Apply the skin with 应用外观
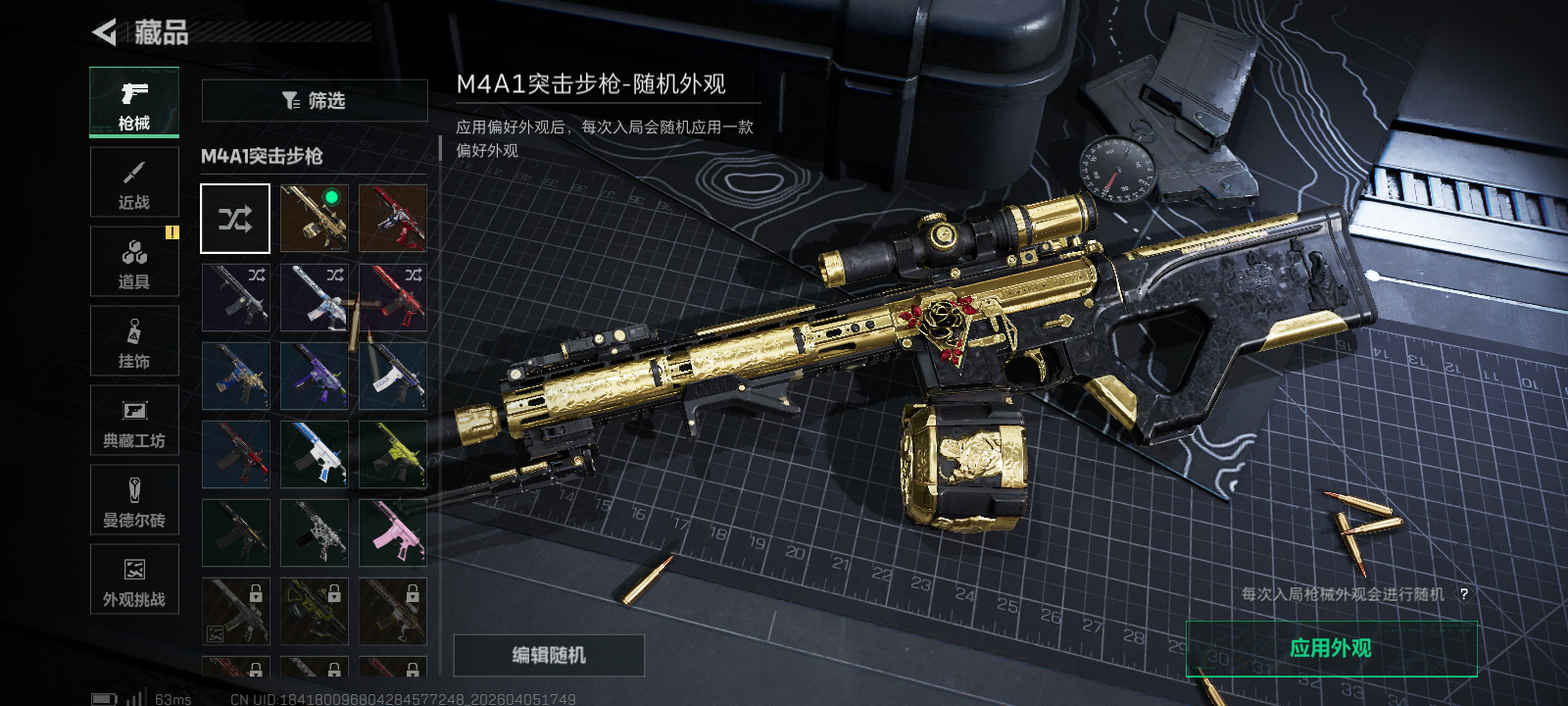This screenshot has width=1568, height=706. 1331,648
